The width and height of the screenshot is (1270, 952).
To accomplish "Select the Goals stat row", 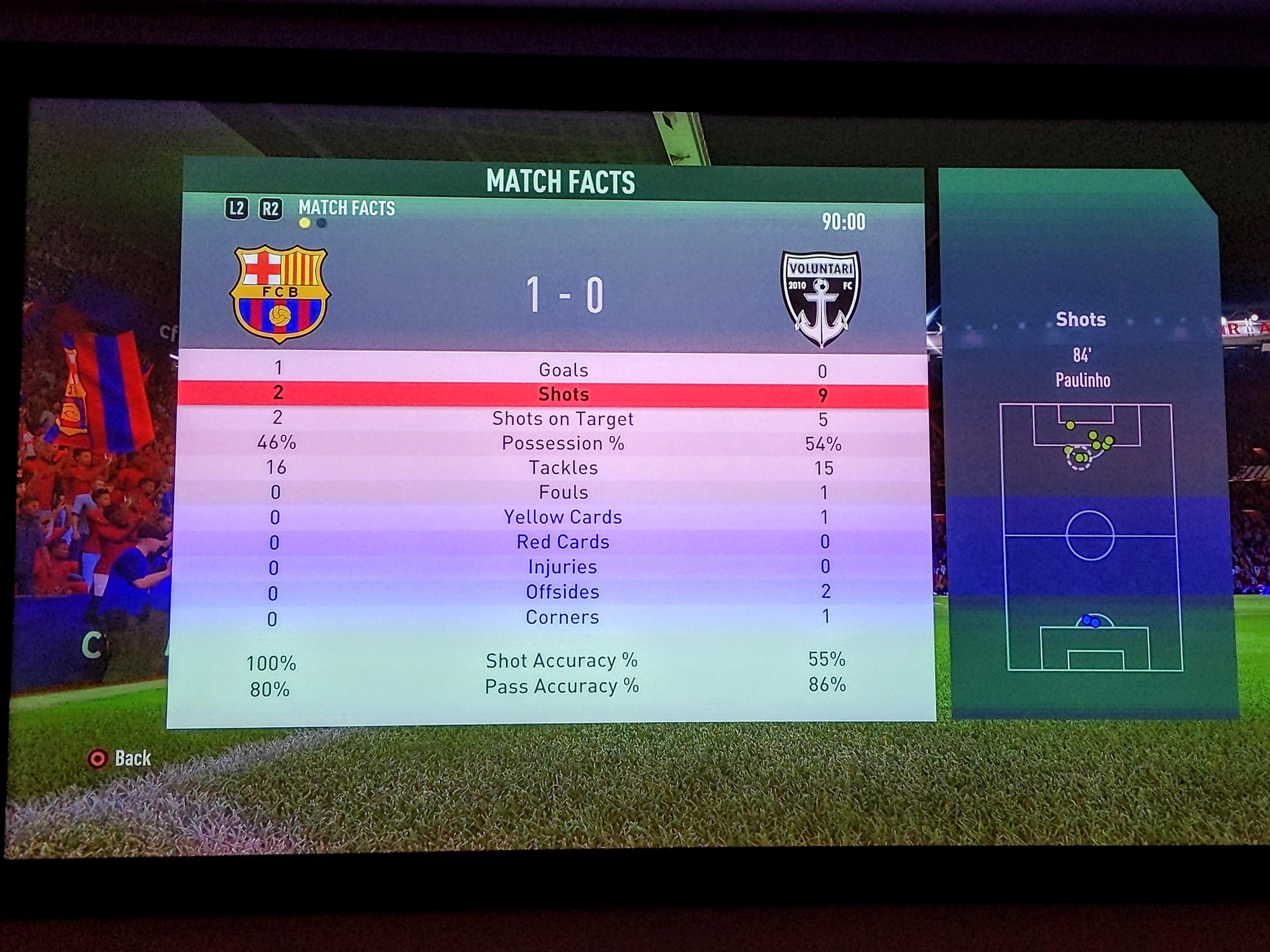I will (x=562, y=370).
